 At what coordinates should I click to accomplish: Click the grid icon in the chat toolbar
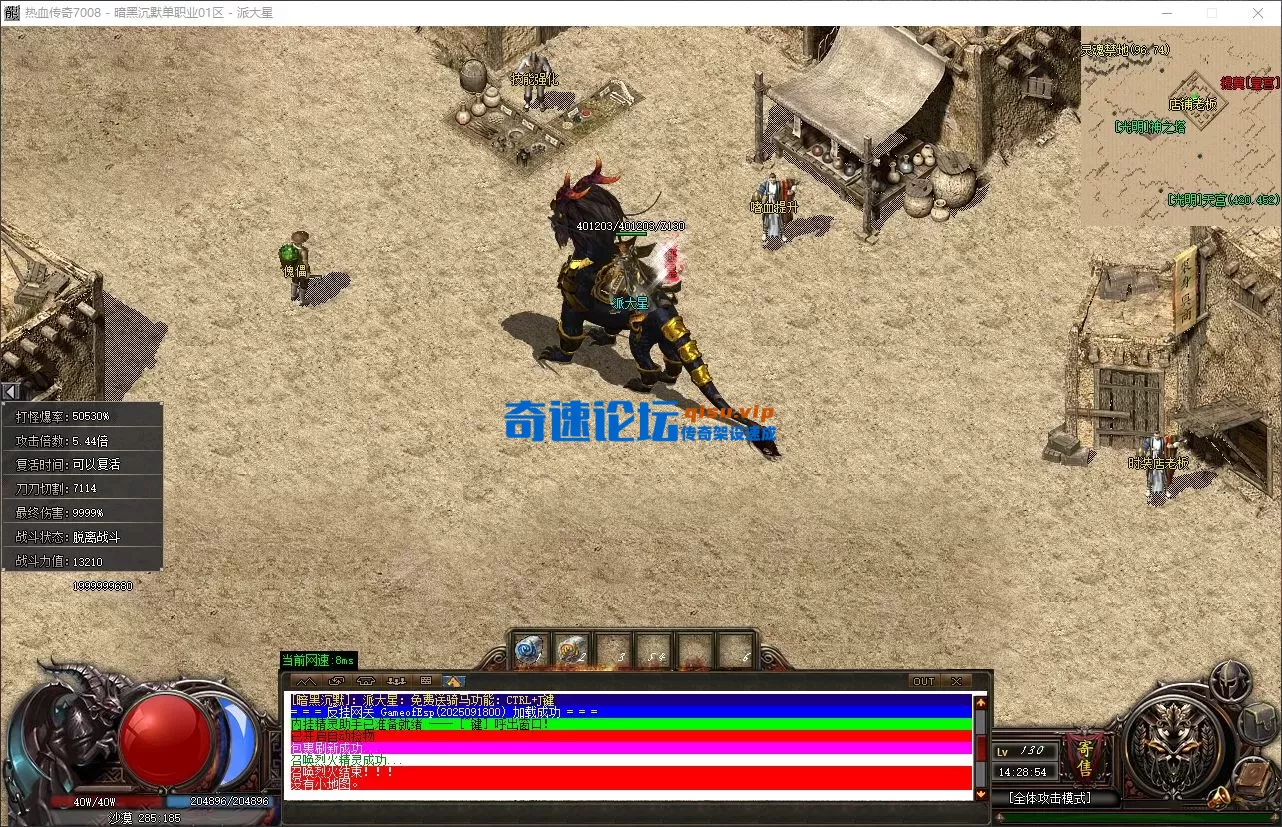pos(427,681)
